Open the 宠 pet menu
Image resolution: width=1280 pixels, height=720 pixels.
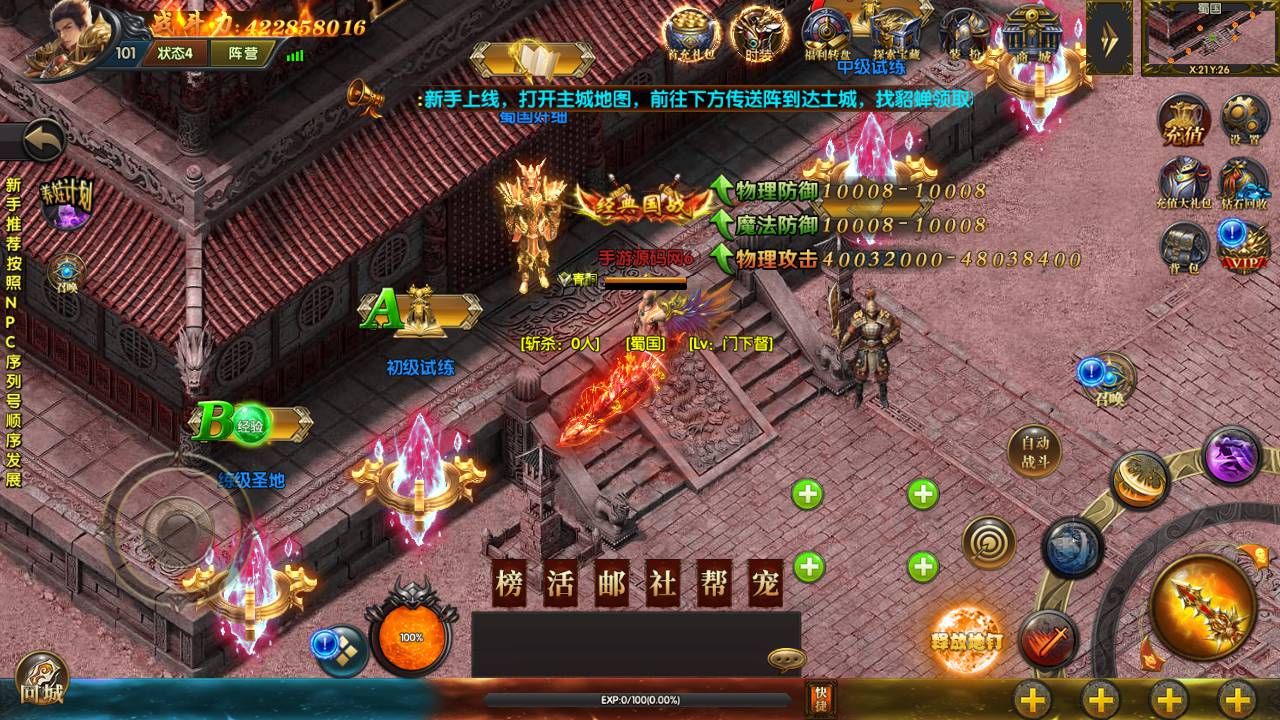765,584
